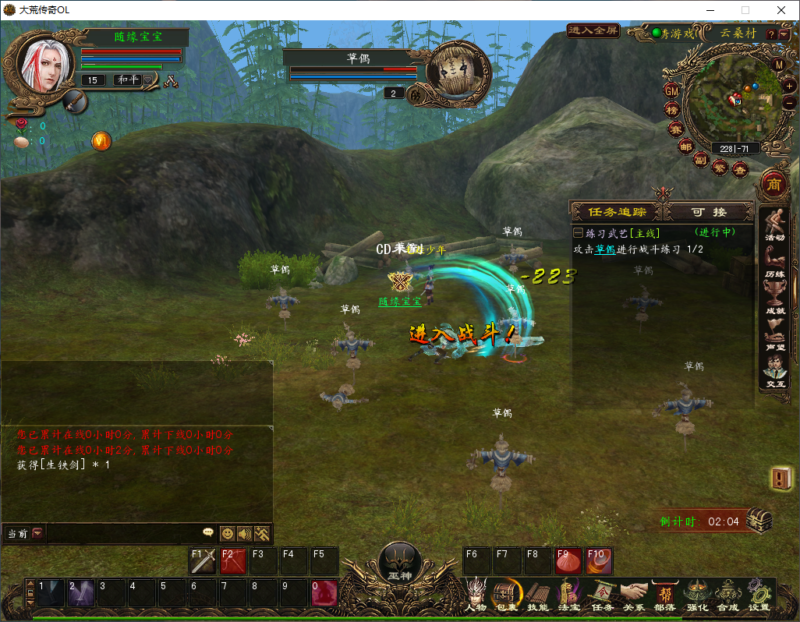
Task: Open the 关系 handshake relations menu
Action: click(x=633, y=594)
